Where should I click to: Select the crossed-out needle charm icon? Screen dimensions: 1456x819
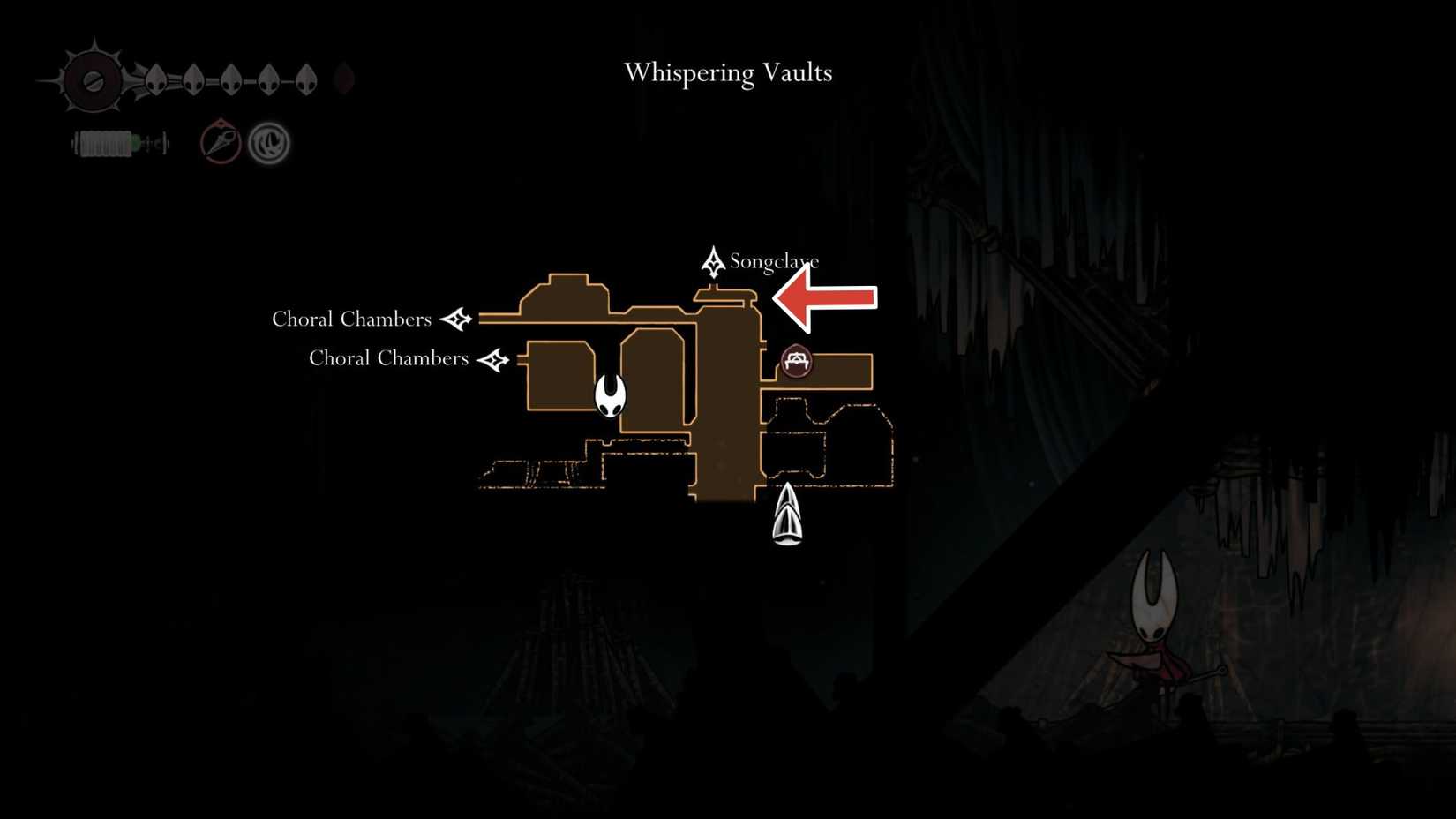pos(219,142)
